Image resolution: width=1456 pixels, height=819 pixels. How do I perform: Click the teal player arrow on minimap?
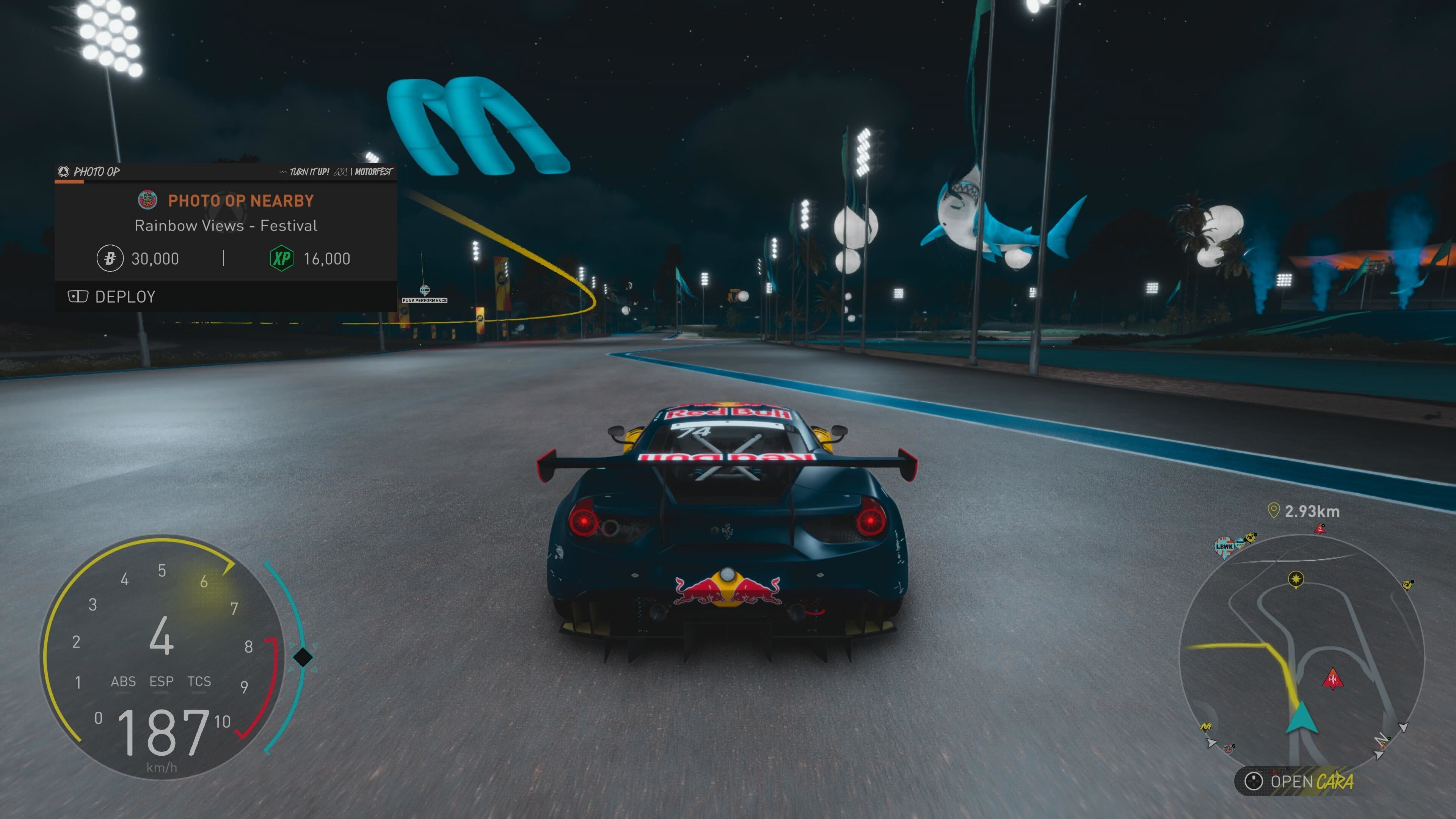(1302, 719)
